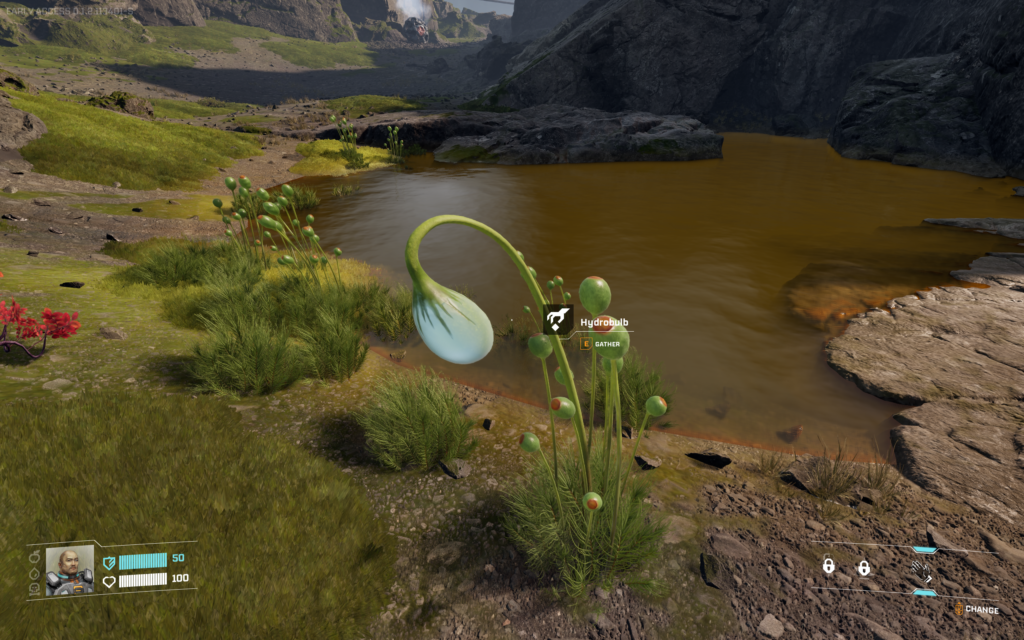The image size is (1024, 640).
Task: Click the apple hunger status icon
Action: coord(34,557)
